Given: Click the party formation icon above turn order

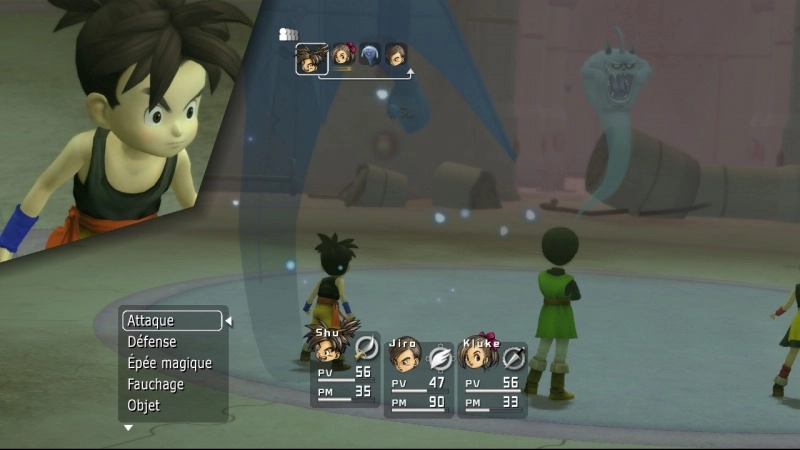Looking at the screenshot, I should (x=288, y=35).
